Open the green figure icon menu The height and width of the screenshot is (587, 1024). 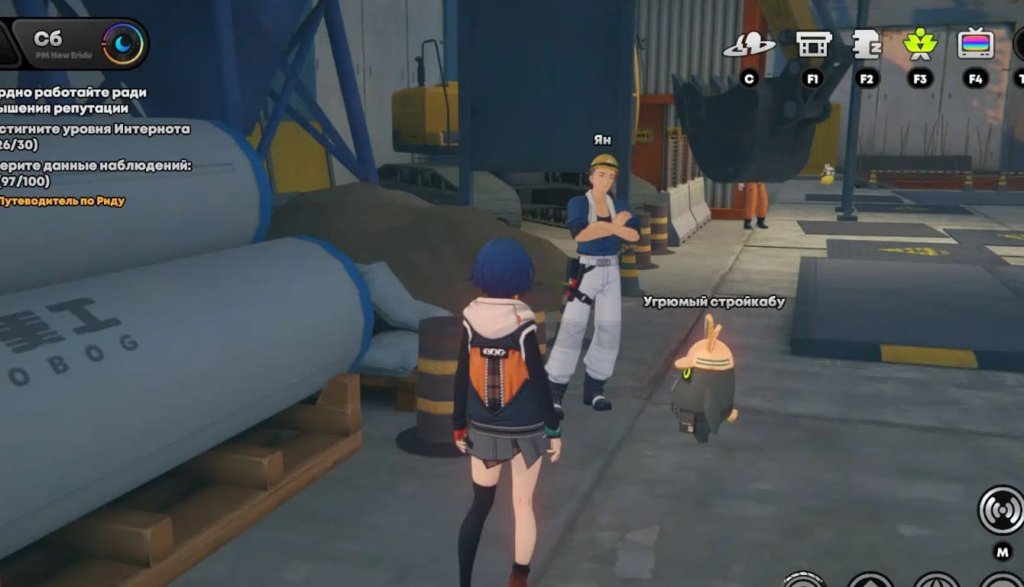(920, 44)
